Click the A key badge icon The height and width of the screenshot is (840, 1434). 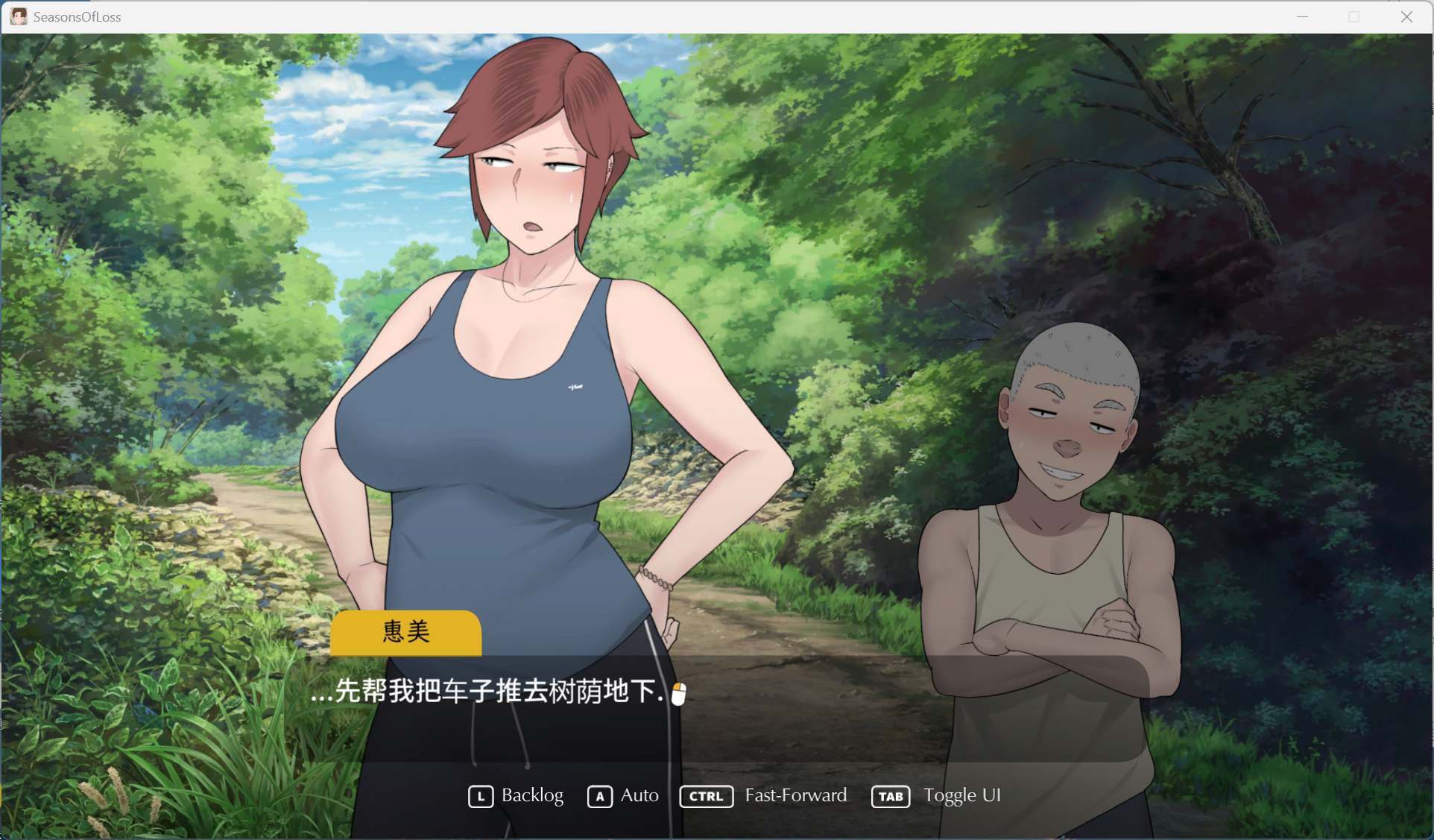pos(601,796)
